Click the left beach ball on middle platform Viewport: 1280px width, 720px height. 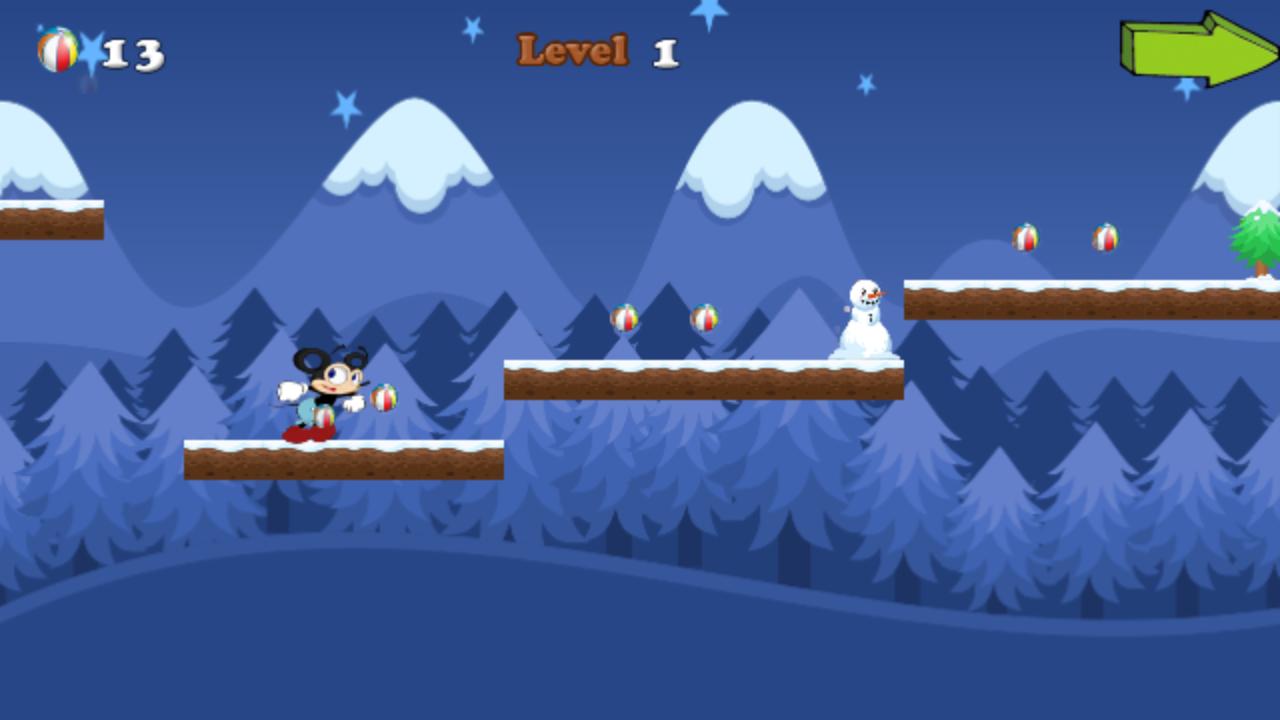(x=625, y=320)
